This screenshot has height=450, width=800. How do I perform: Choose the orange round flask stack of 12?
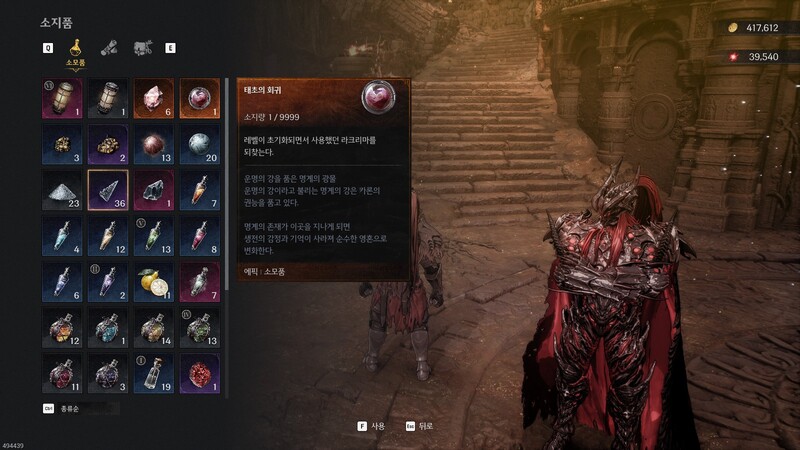62,326
